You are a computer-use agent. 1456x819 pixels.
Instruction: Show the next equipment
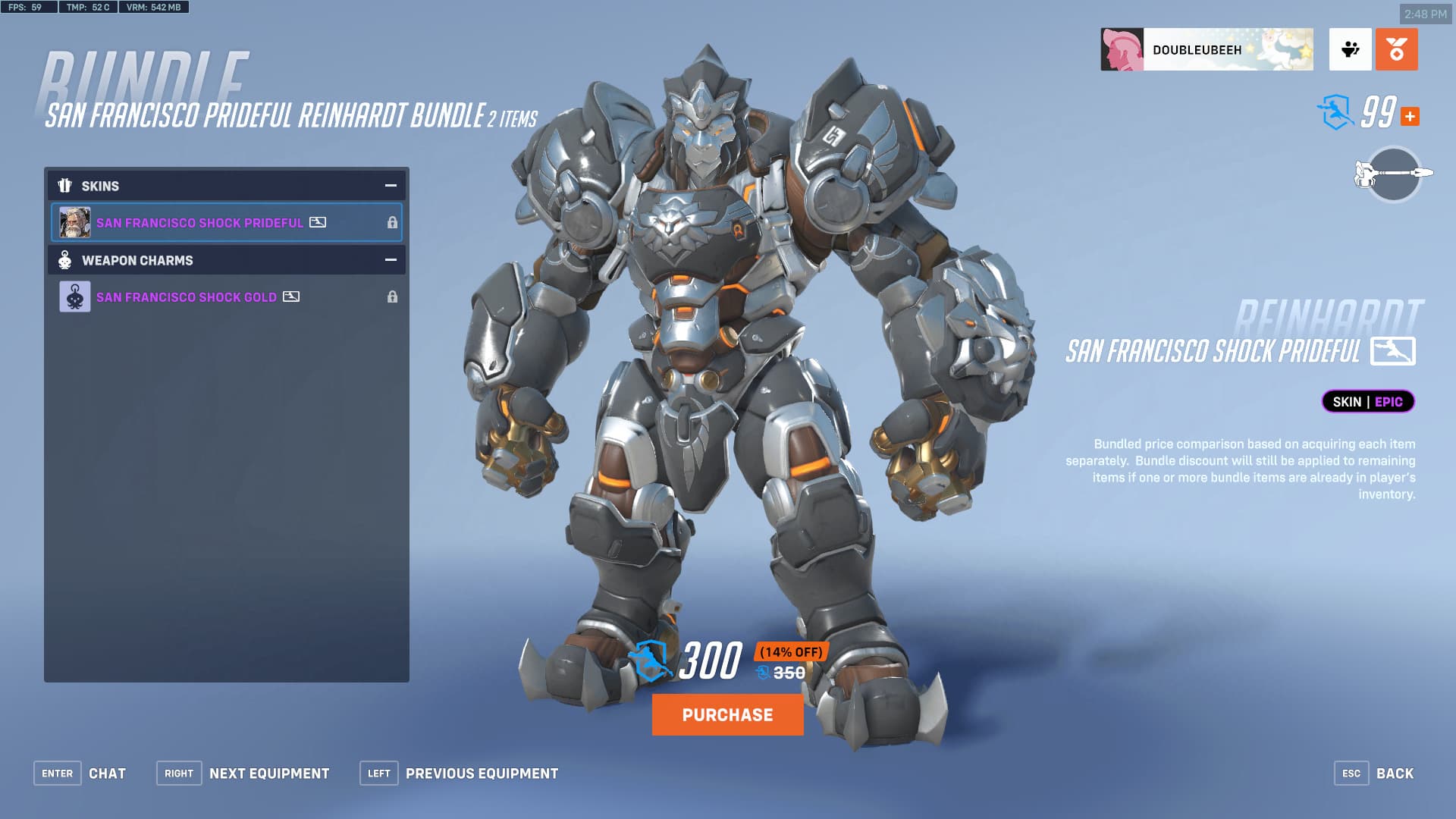point(243,773)
